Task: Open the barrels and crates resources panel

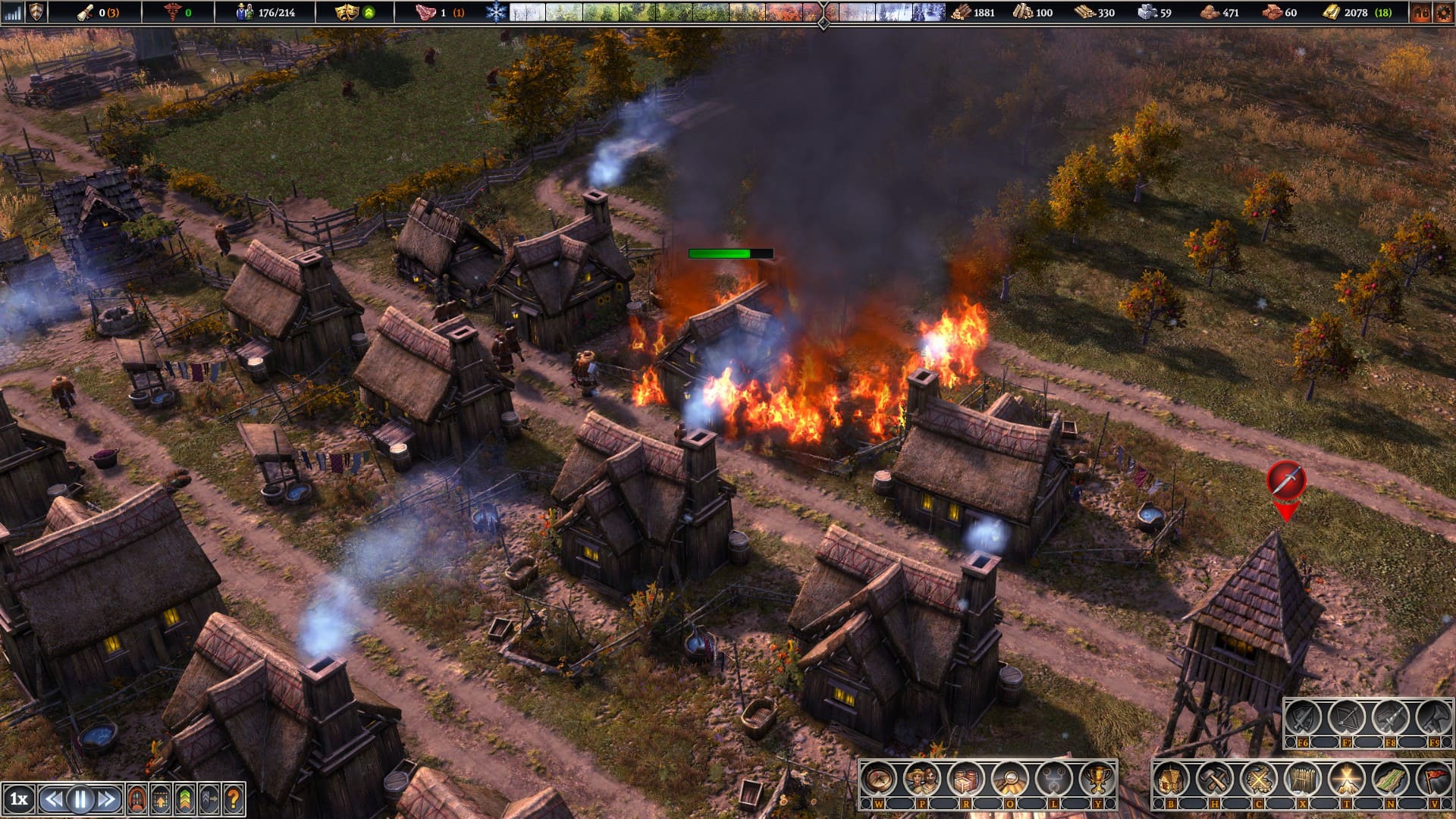Action: tap(966, 778)
